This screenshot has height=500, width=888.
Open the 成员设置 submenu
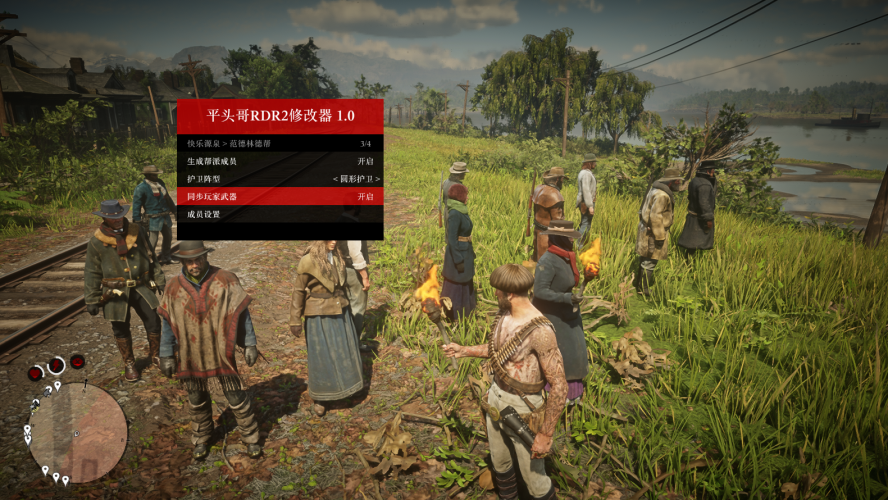click(x=280, y=215)
